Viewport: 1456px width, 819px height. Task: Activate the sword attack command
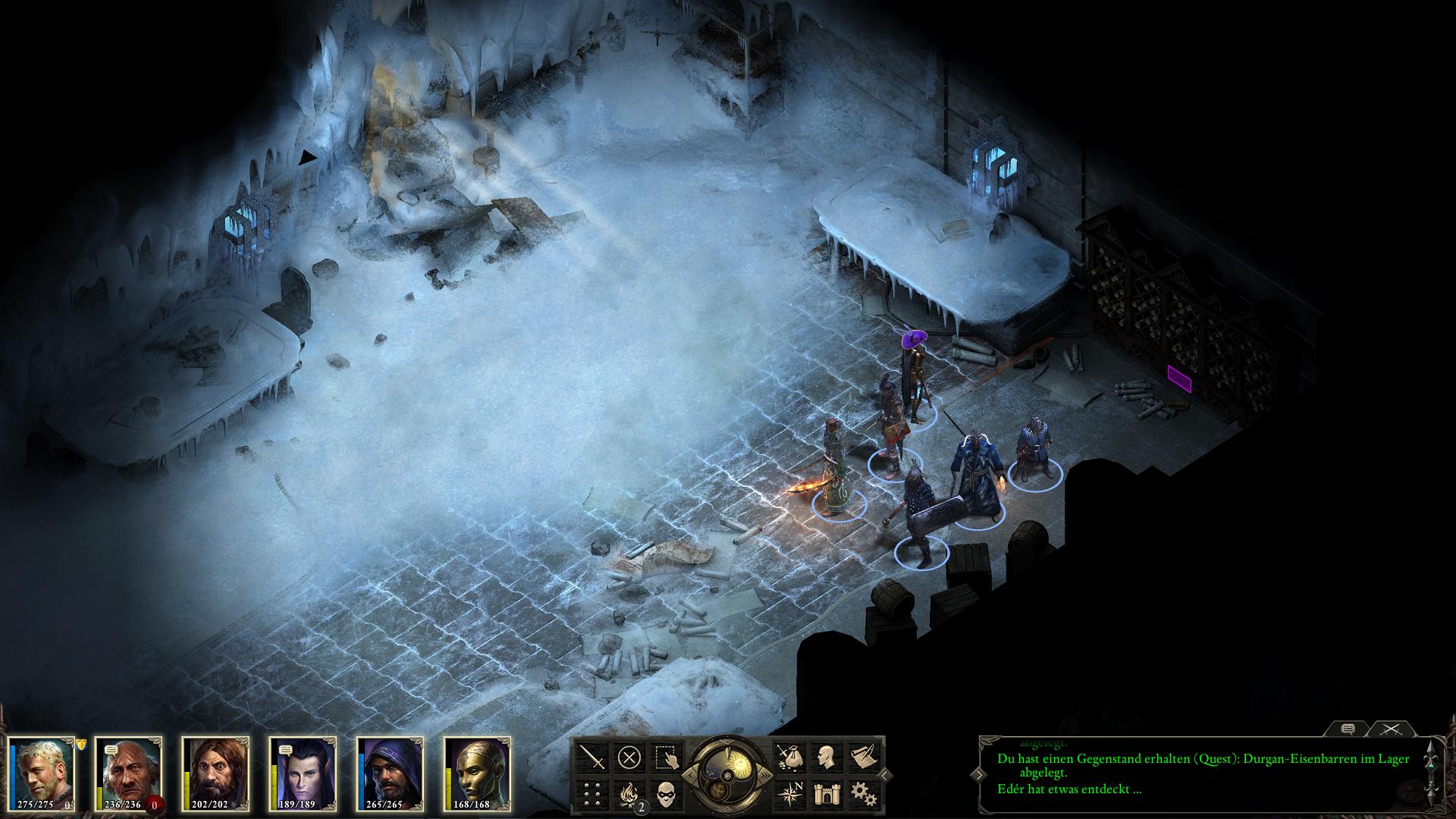click(x=591, y=757)
